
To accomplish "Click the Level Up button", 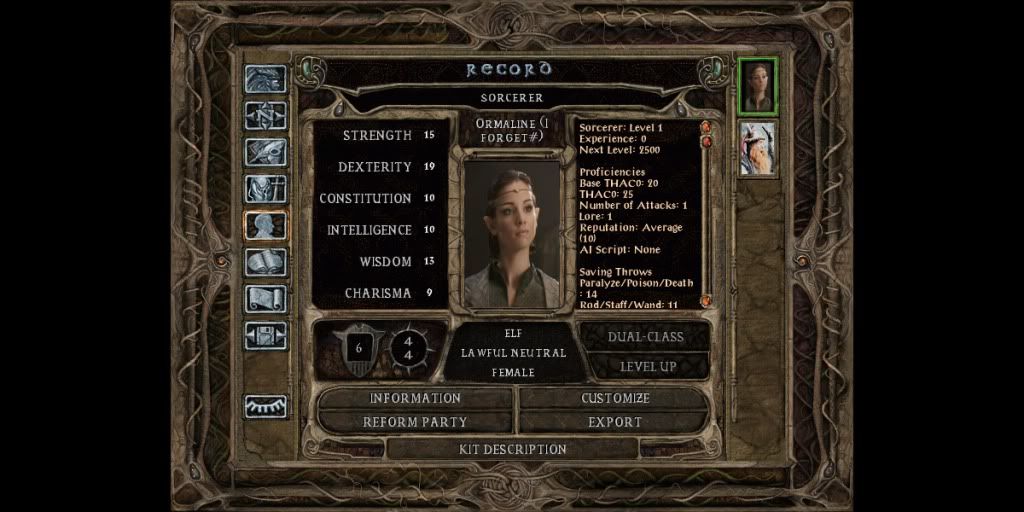I will pyautogui.click(x=647, y=366).
